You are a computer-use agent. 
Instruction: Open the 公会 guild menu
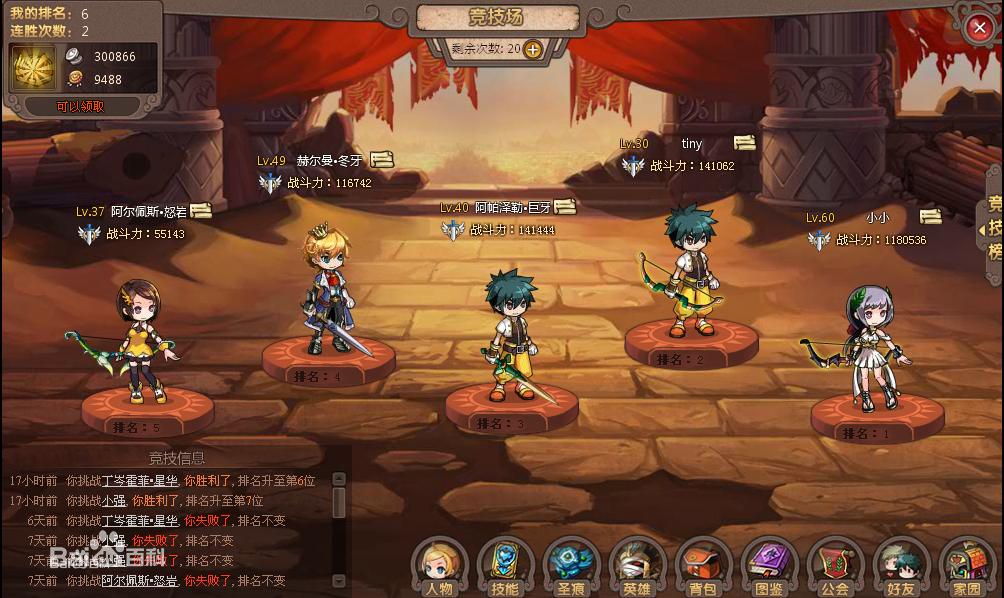835,568
